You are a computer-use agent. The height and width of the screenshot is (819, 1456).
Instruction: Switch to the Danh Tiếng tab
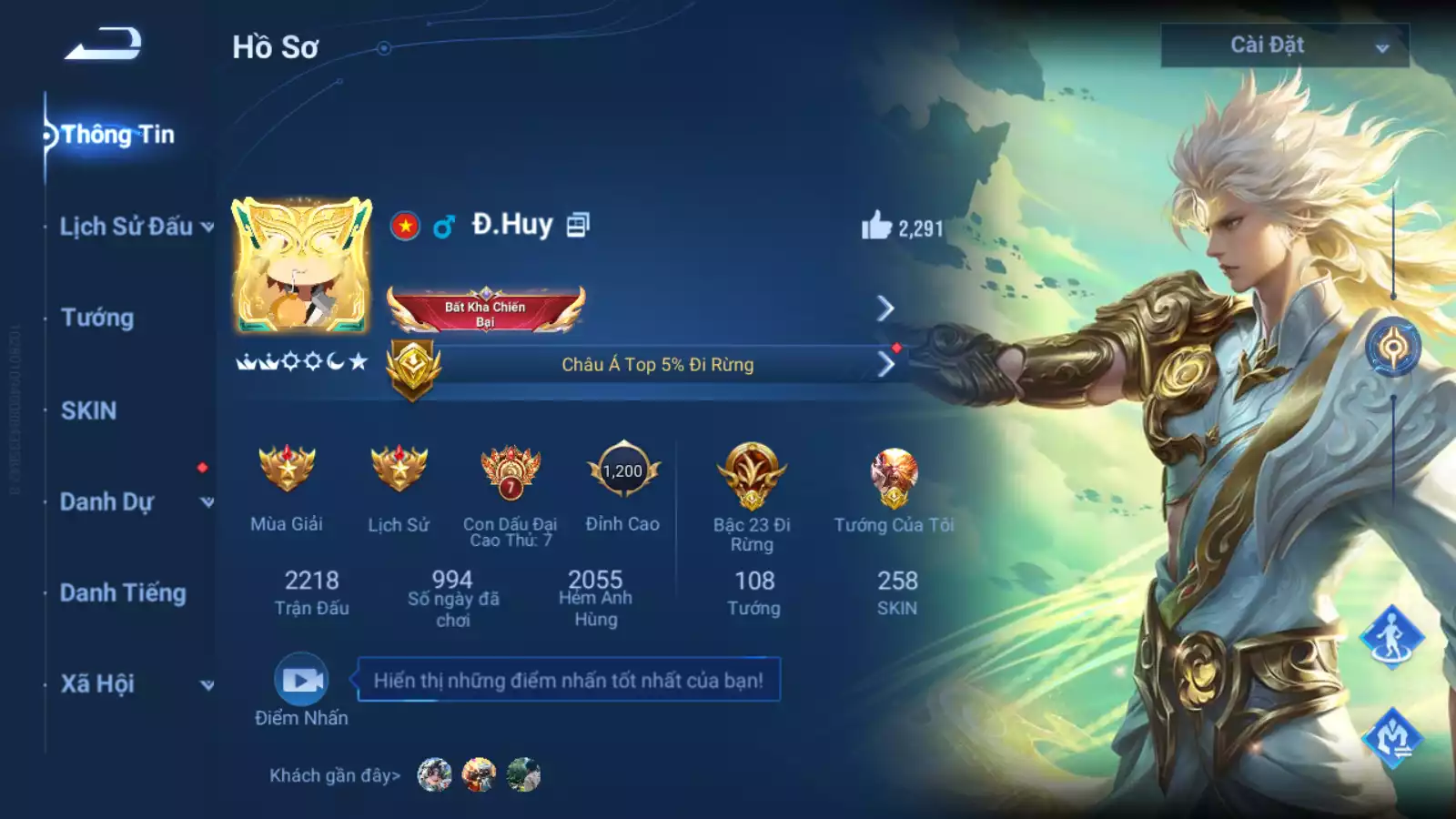(x=123, y=593)
